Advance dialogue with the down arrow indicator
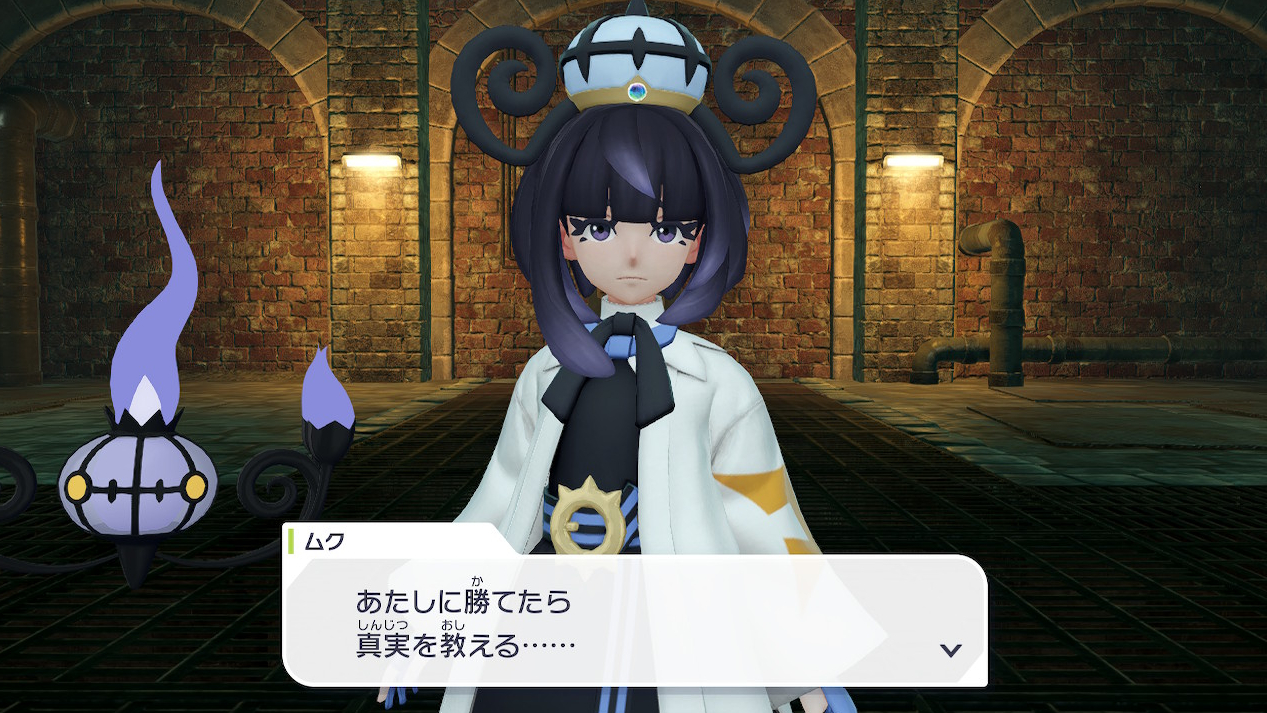1267x713 pixels. 950,650
